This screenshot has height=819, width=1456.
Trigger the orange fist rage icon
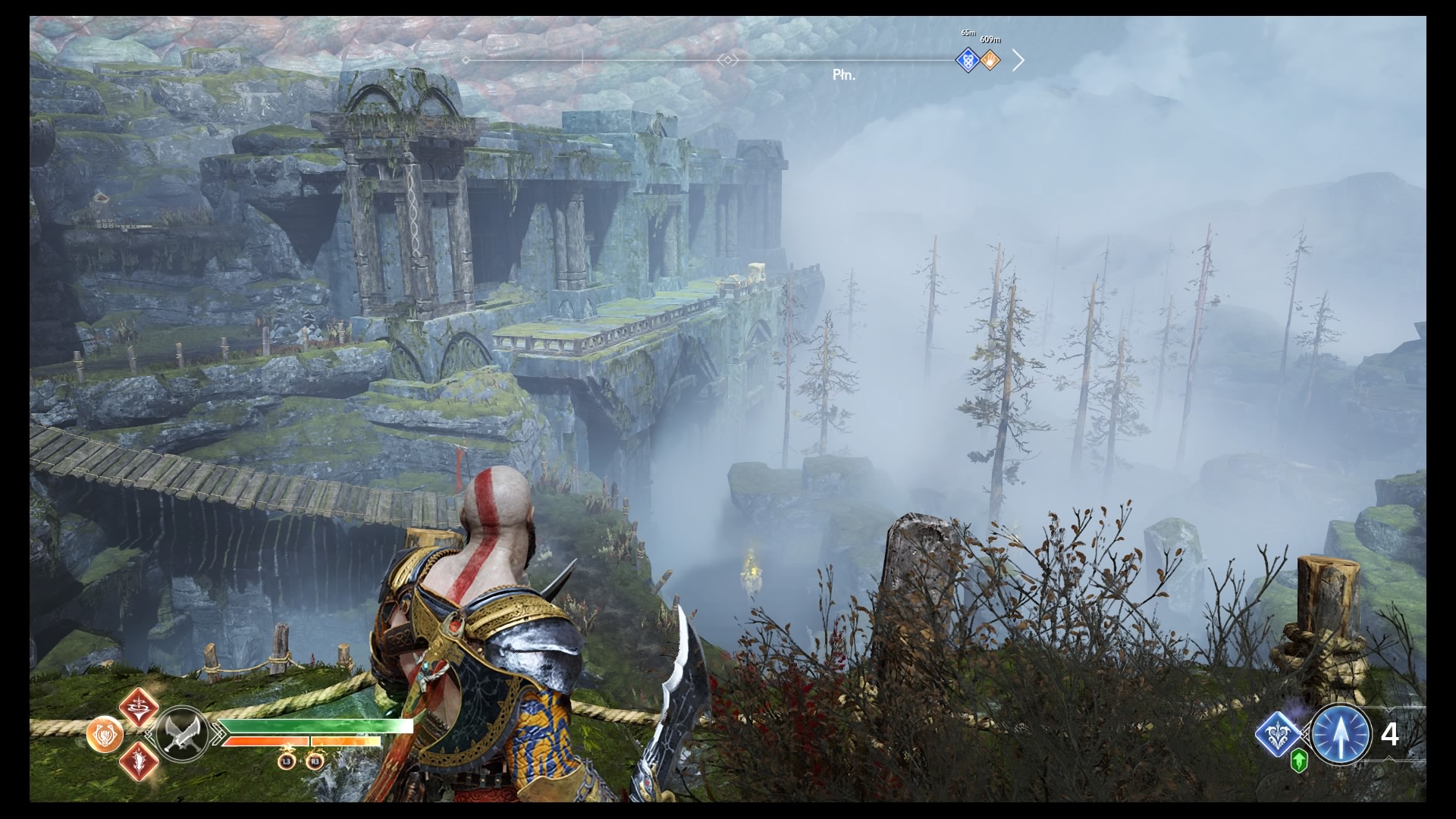tap(105, 735)
